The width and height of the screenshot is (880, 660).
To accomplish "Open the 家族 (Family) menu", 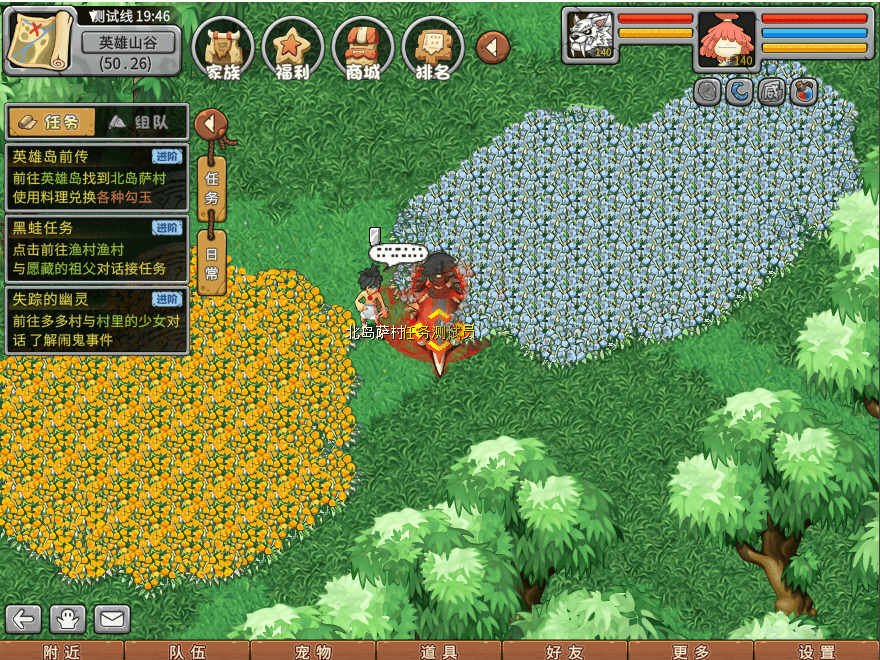I will tap(223, 47).
